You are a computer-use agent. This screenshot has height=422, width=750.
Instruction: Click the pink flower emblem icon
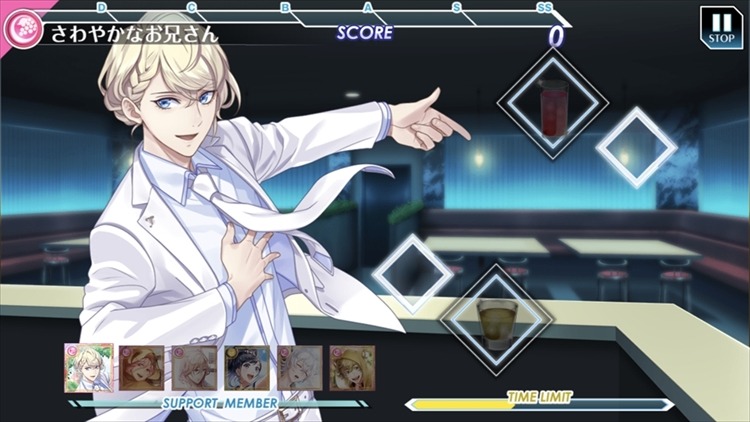(18, 32)
